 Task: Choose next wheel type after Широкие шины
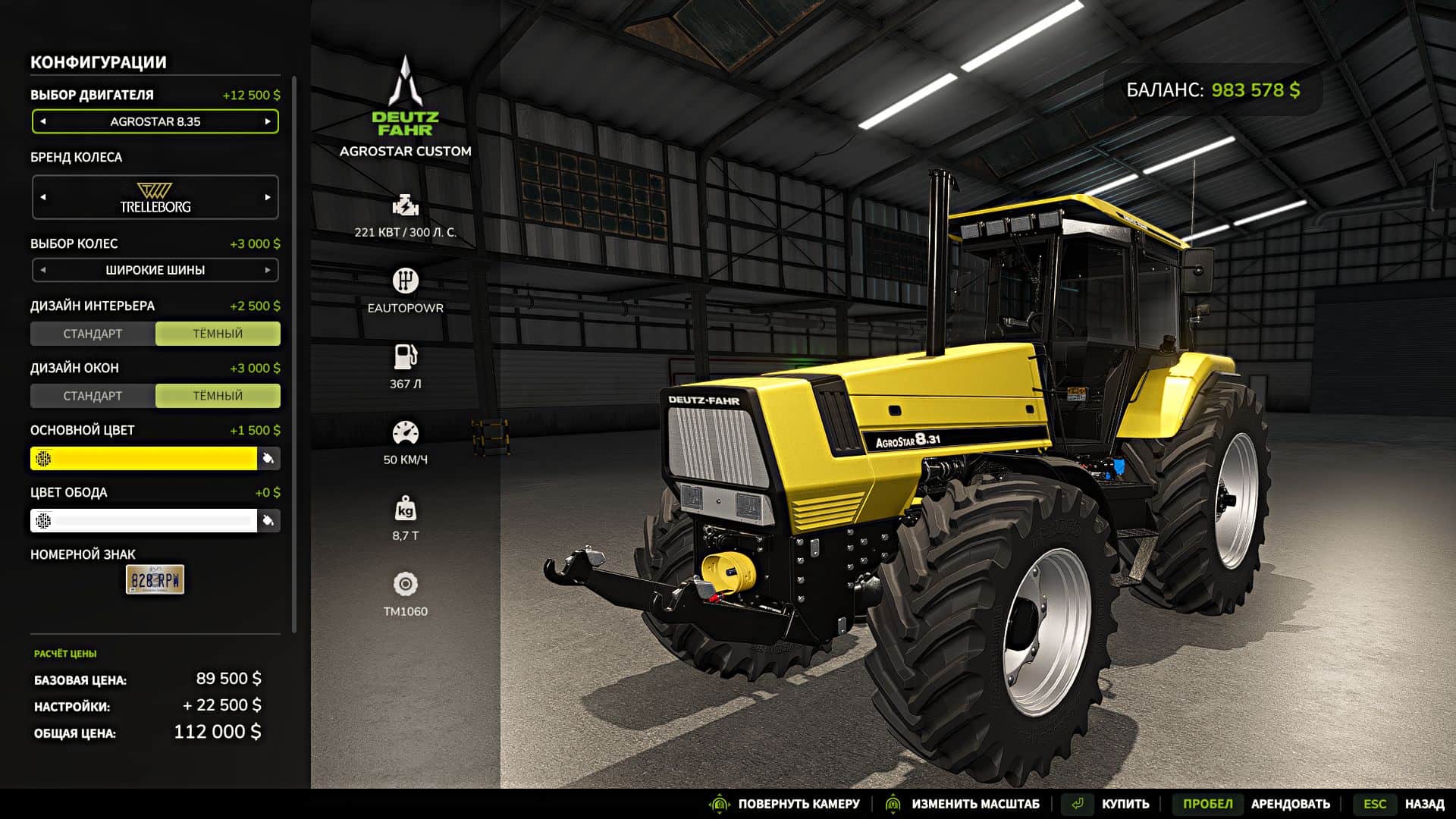coord(268,270)
